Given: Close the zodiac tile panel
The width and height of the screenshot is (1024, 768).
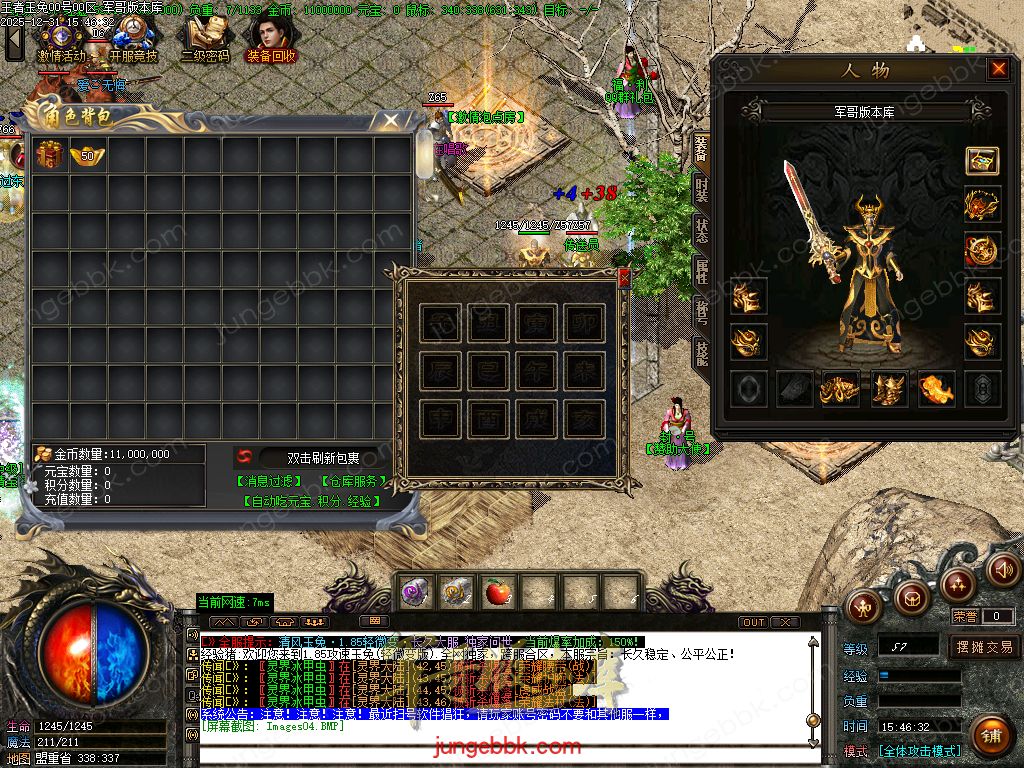Looking at the screenshot, I should click(x=624, y=279).
